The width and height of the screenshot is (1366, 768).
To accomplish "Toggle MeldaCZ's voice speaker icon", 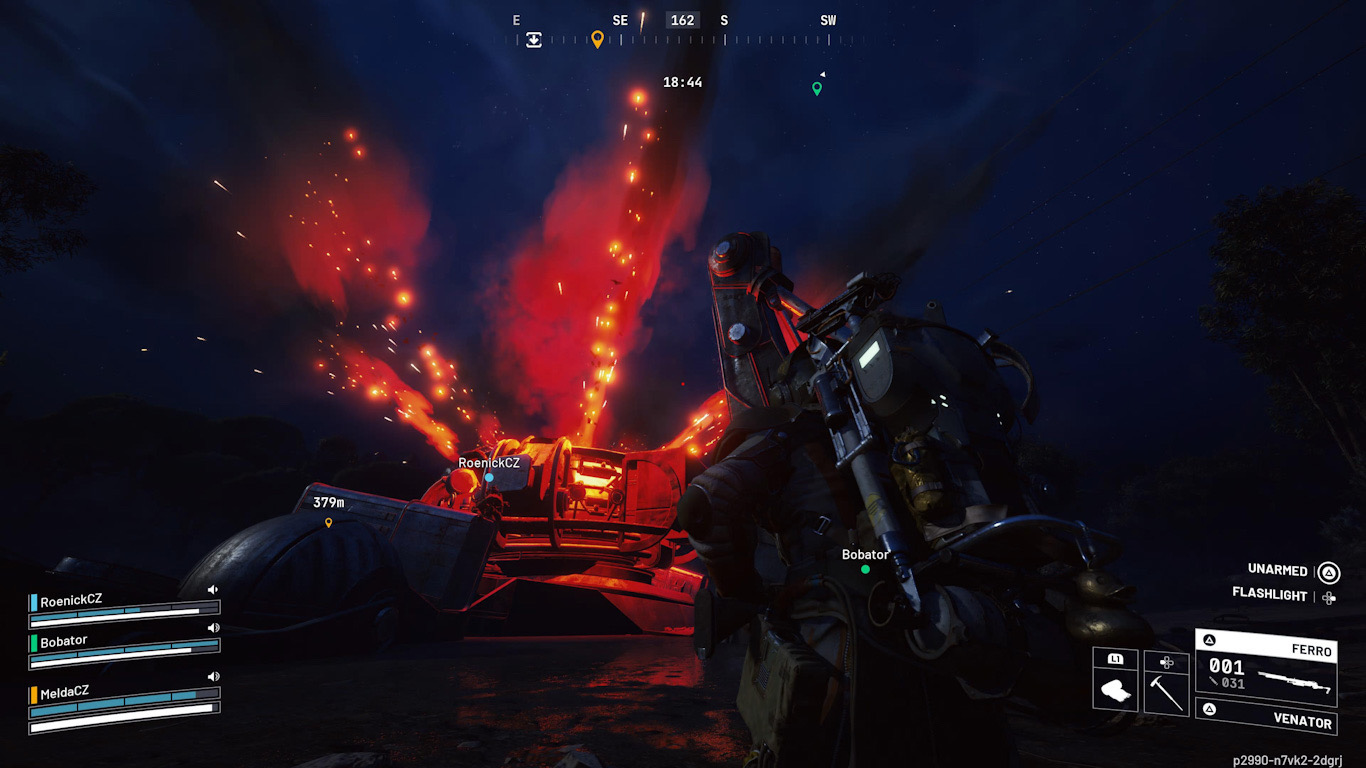I will (213, 677).
